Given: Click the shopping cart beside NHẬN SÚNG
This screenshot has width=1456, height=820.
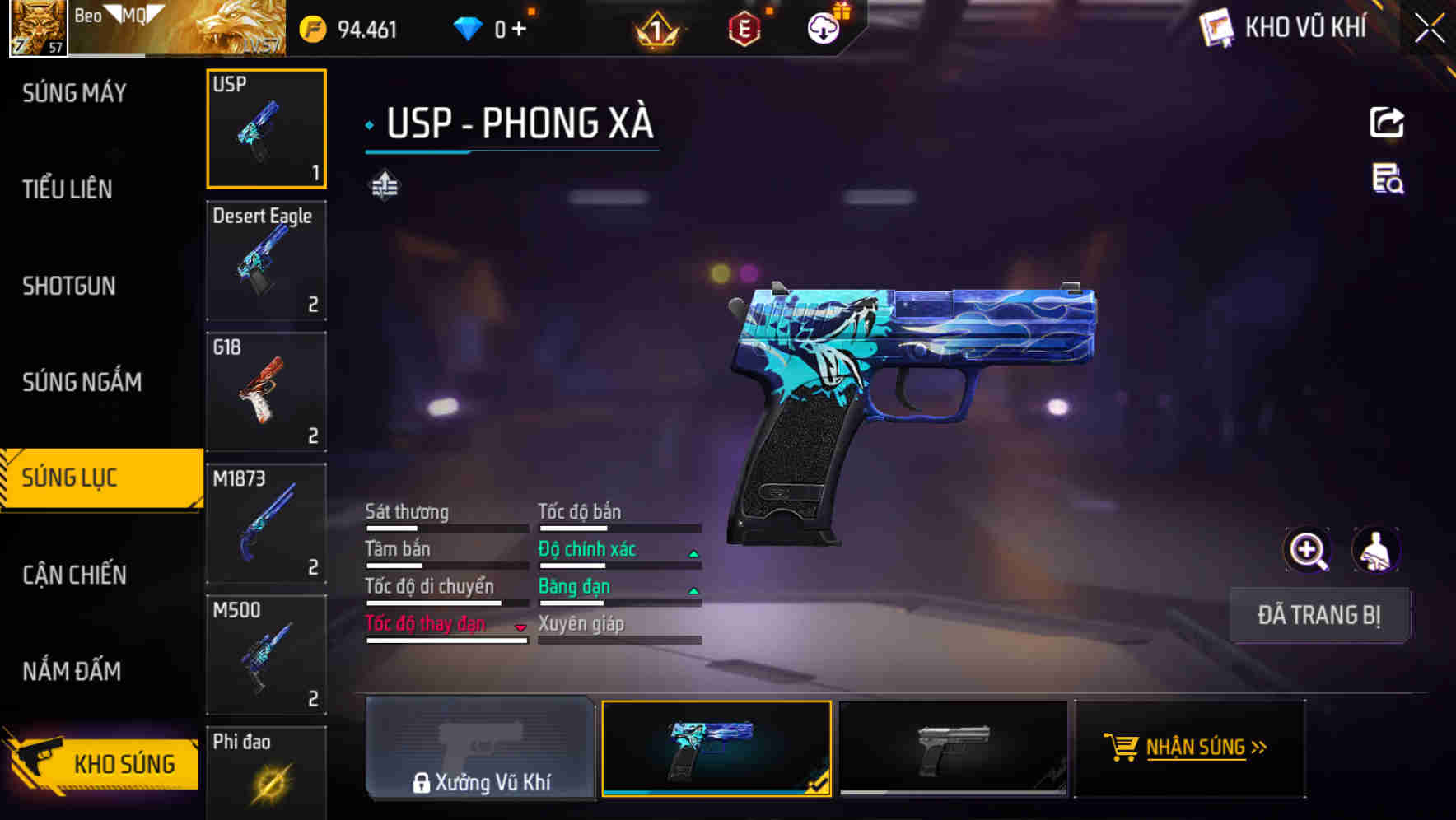Looking at the screenshot, I should coord(1122,748).
